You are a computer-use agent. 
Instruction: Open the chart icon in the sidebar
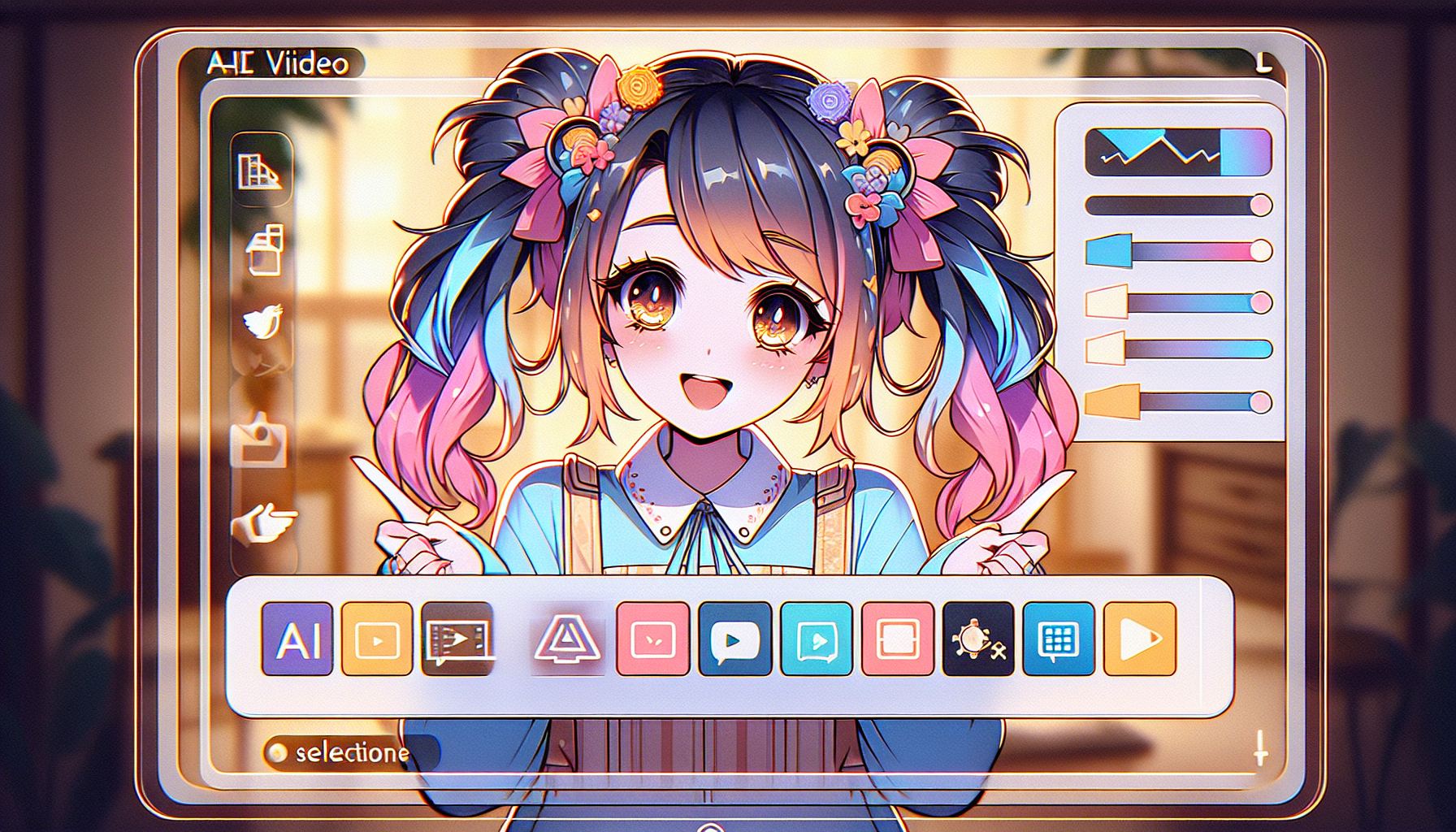click(259, 171)
